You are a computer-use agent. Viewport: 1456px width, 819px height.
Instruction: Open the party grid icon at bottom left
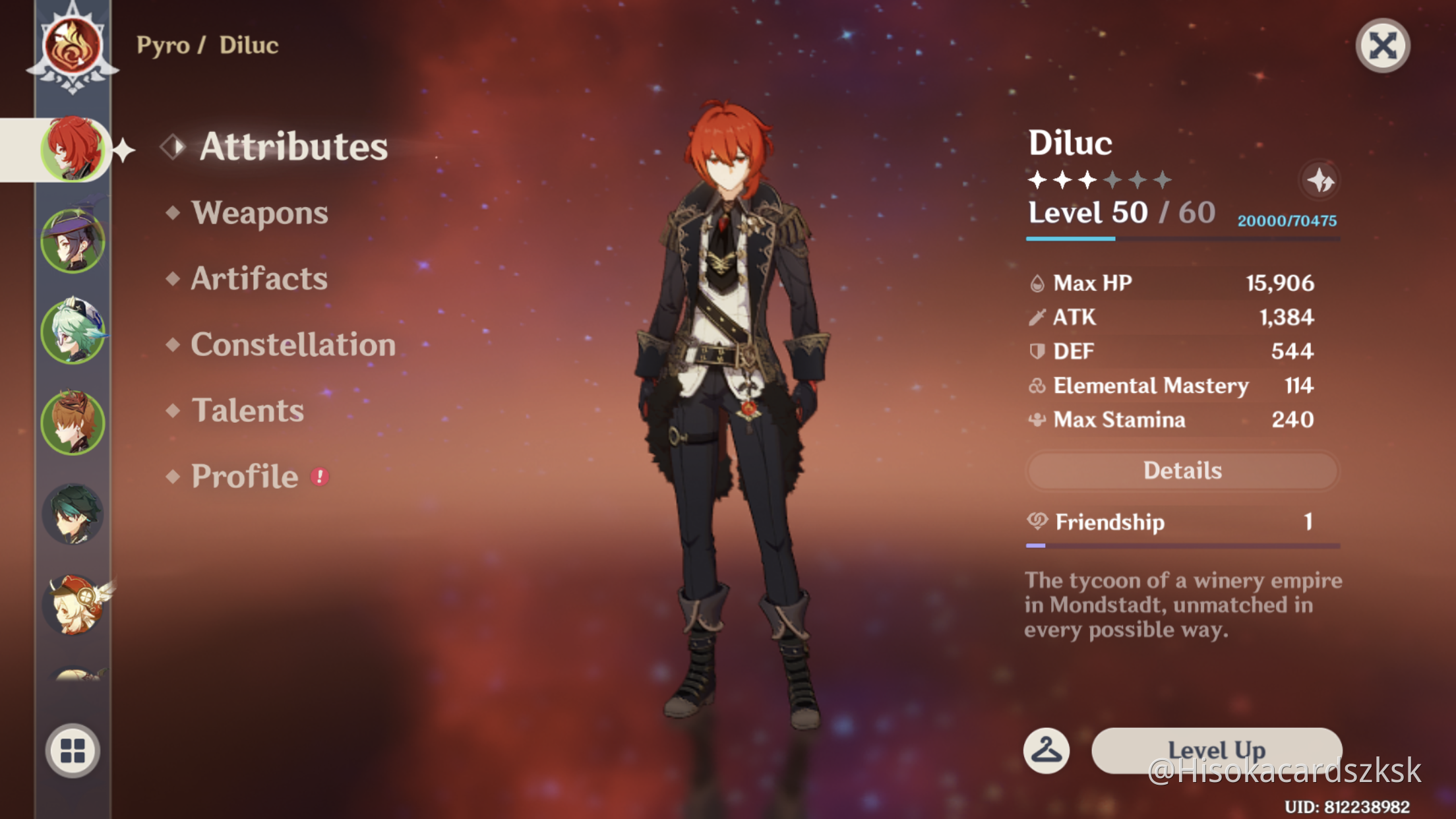(x=74, y=750)
